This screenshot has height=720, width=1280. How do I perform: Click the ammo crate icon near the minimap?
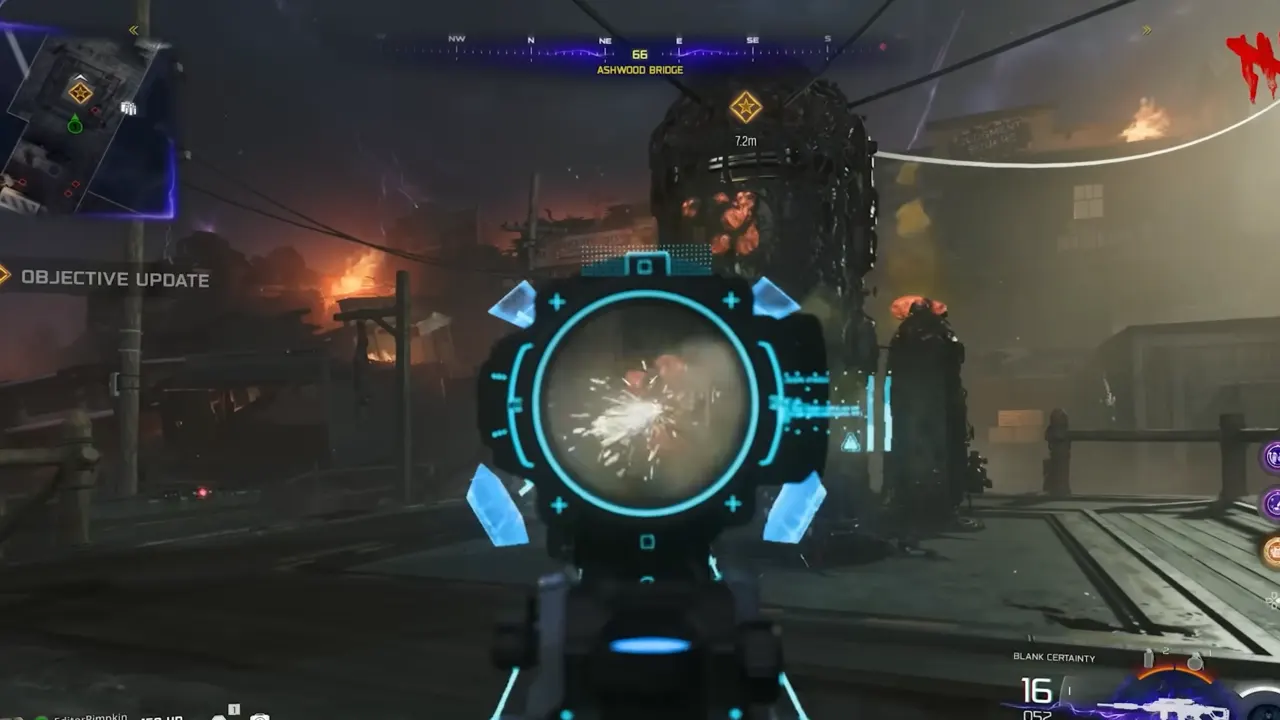pos(129,109)
